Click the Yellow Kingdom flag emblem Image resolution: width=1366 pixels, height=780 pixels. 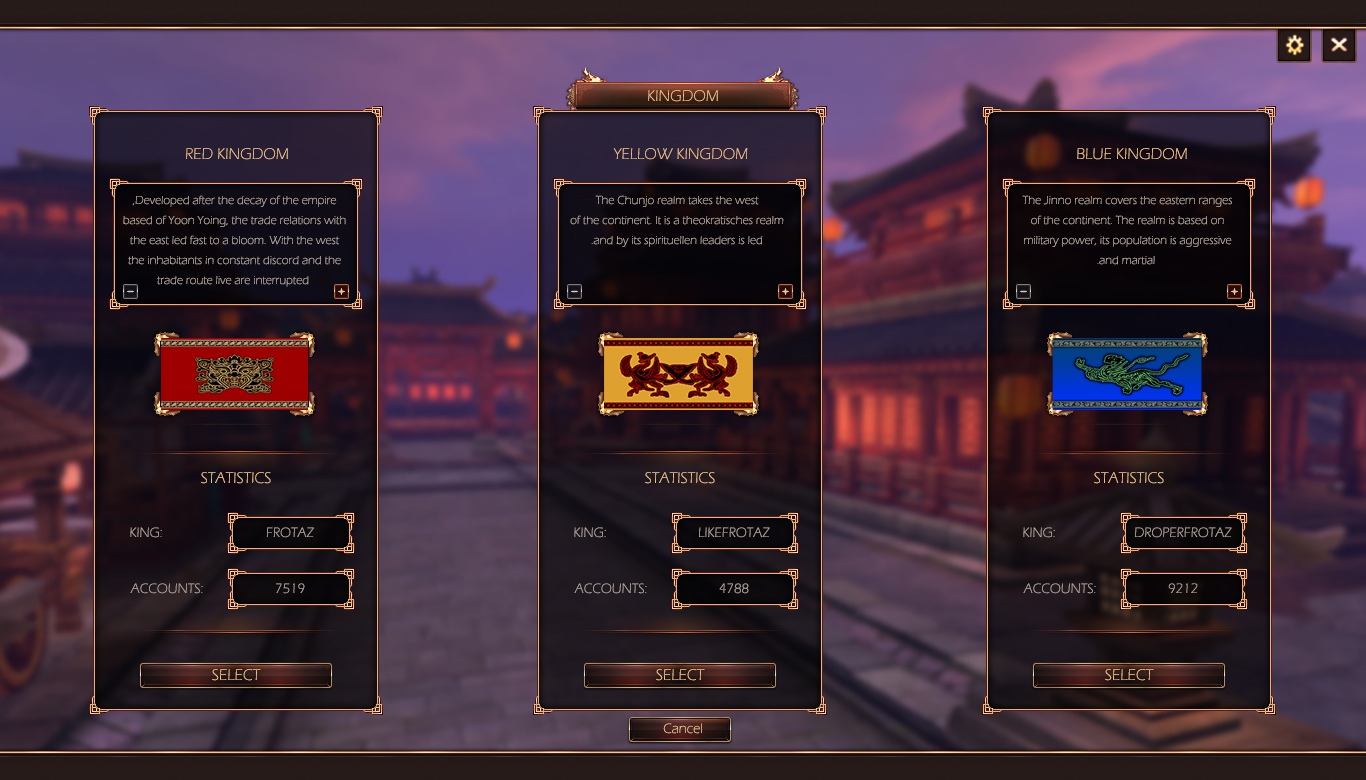click(x=679, y=374)
